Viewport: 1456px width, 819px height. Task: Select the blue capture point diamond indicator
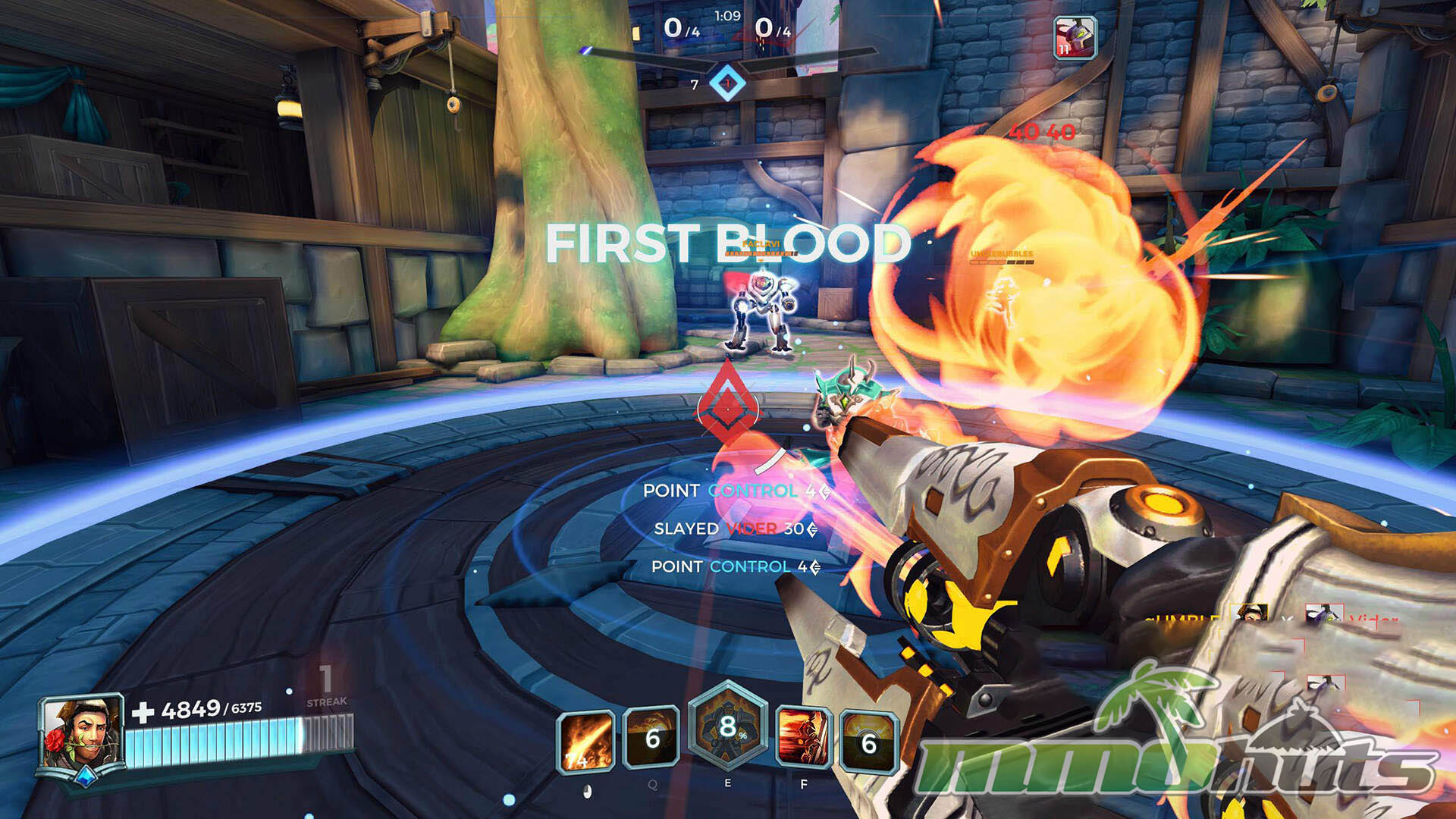point(727,83)
